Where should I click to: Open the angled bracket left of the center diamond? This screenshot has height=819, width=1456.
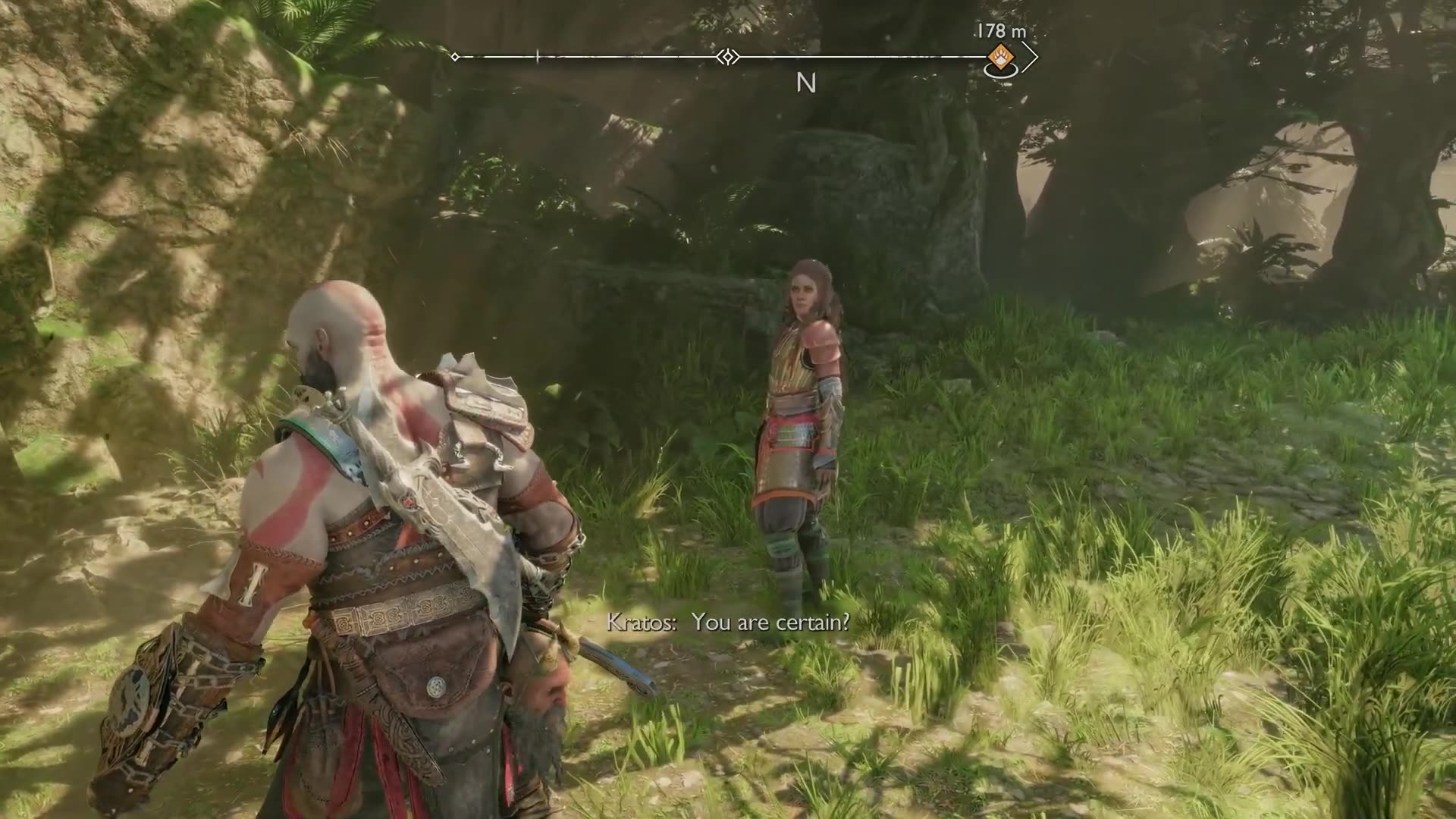click(x=720, y=56)
